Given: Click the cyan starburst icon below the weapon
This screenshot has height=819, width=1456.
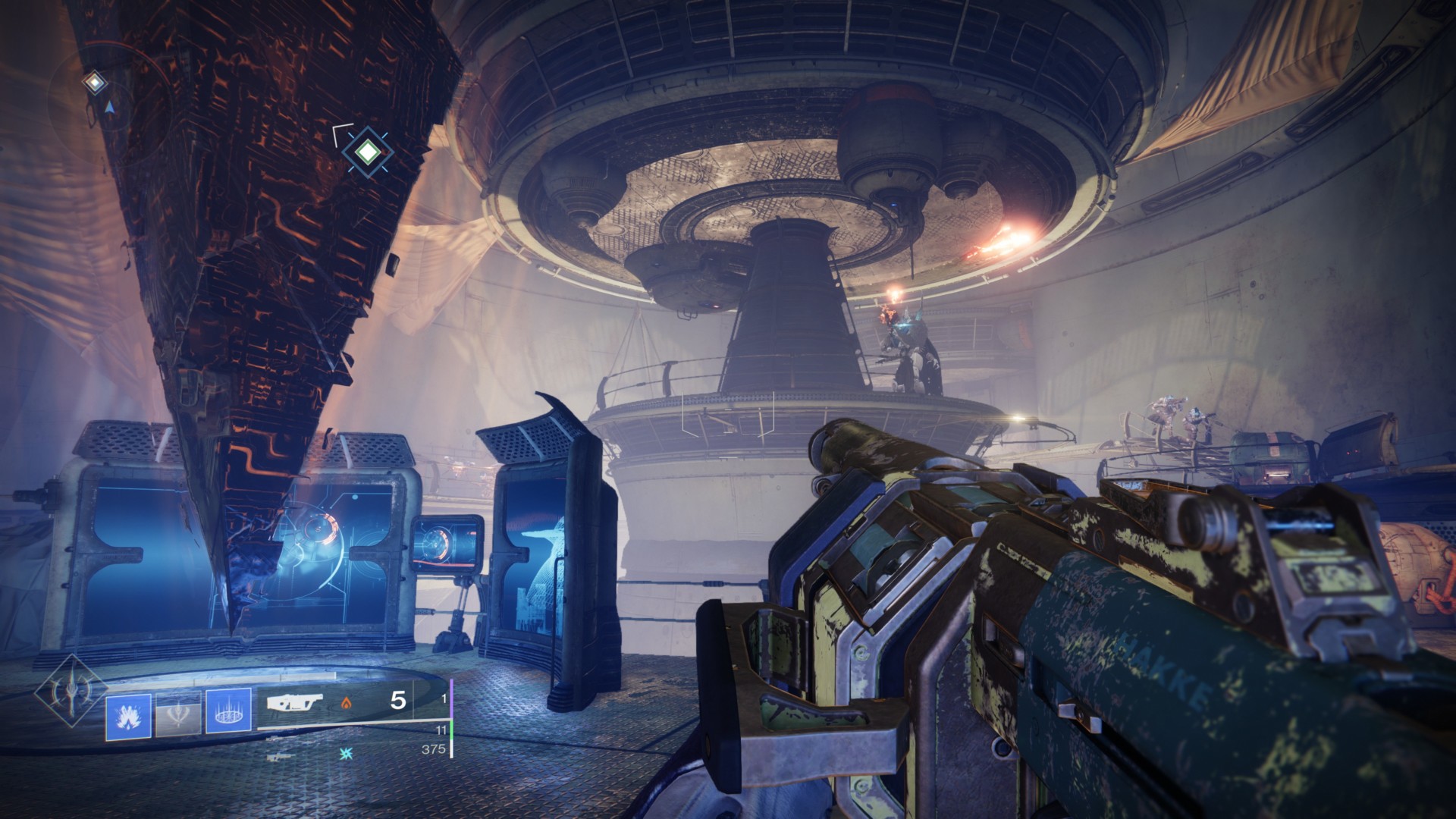Looking at the screenshot, I should [347, 752].
